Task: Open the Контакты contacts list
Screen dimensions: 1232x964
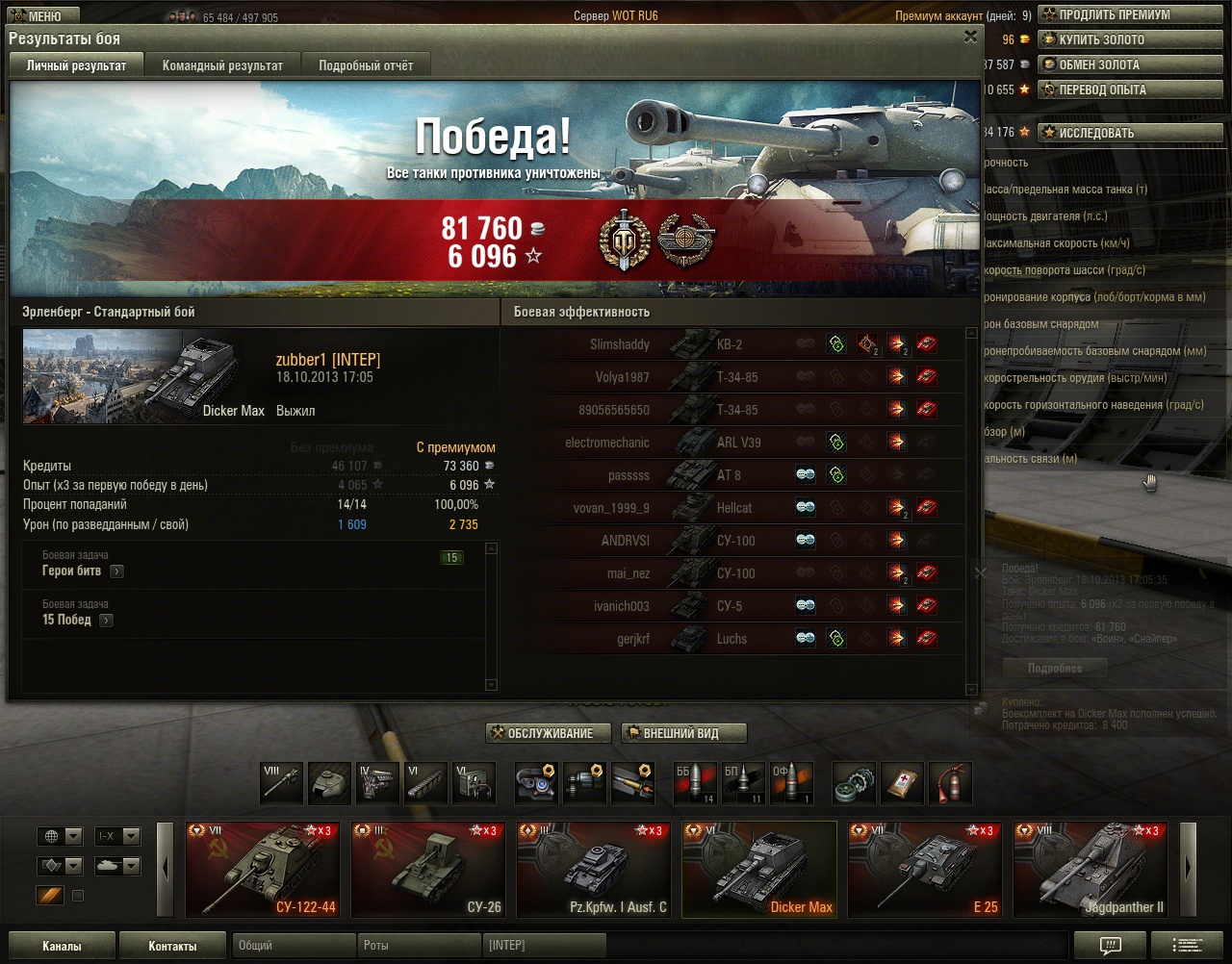Action: click(172, 946)
